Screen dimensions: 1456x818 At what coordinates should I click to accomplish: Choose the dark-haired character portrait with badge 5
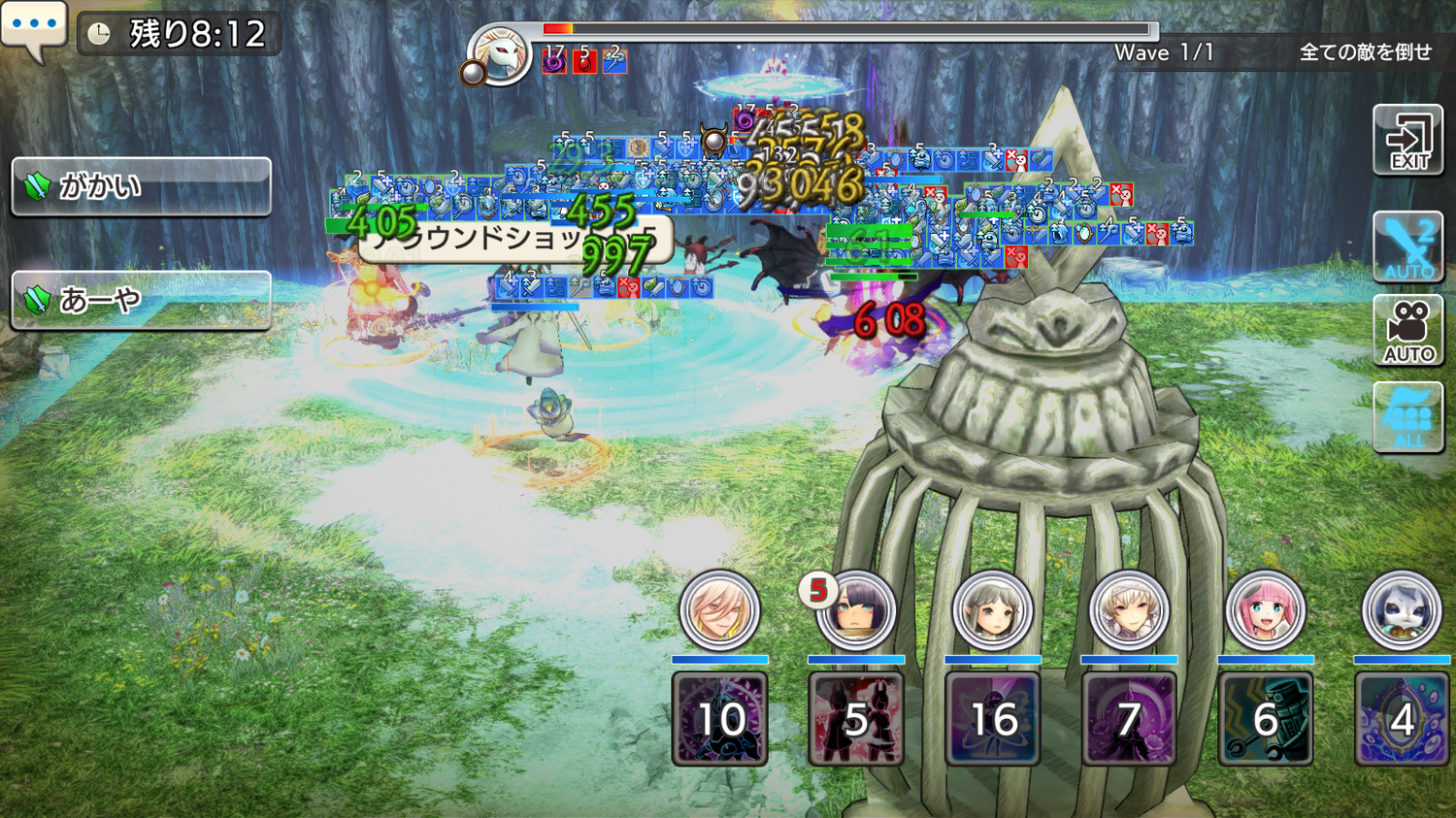pos(855,611)
